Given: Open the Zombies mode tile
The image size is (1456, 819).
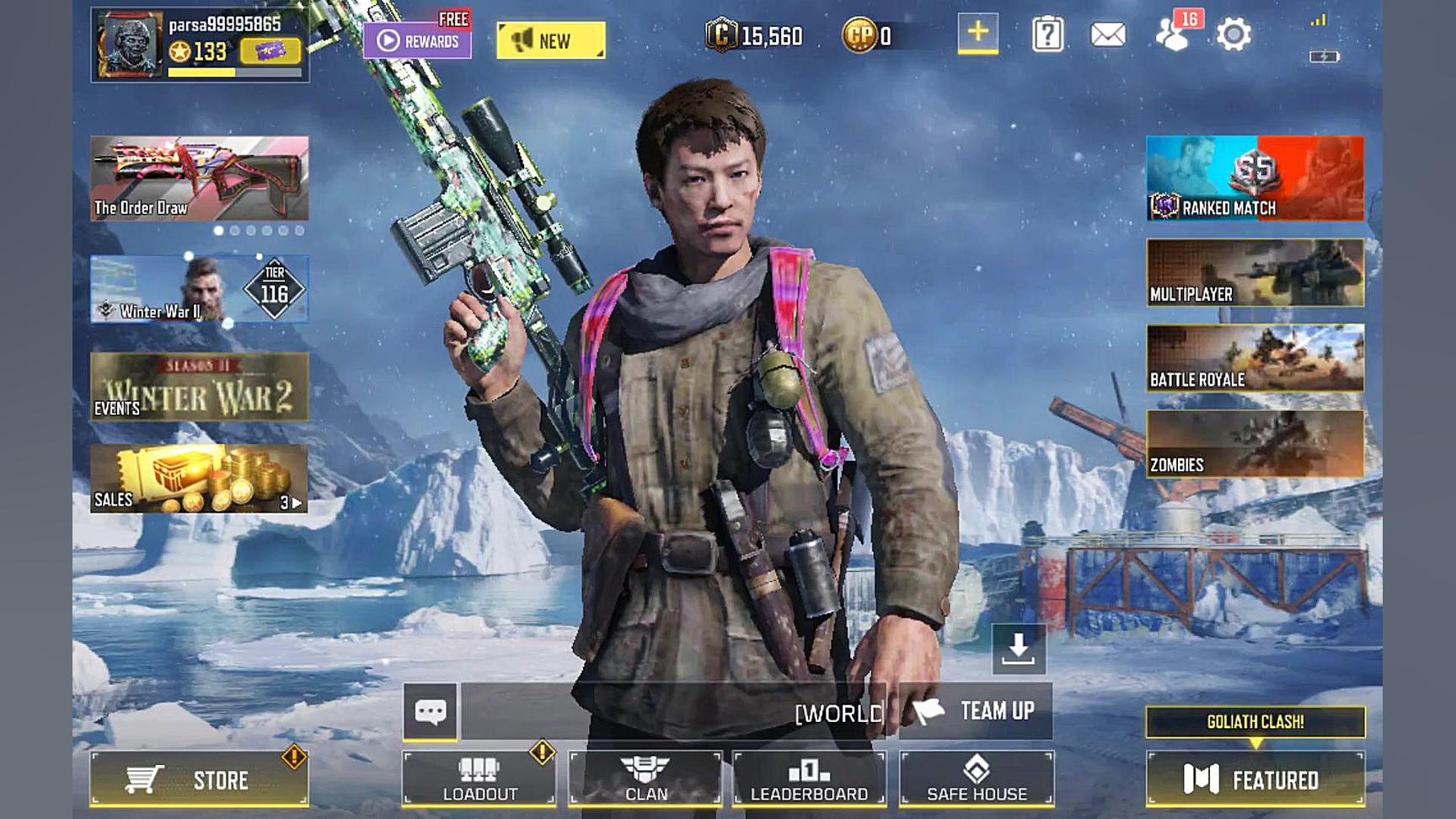Looking at the screenshot, I should 1255,444.
